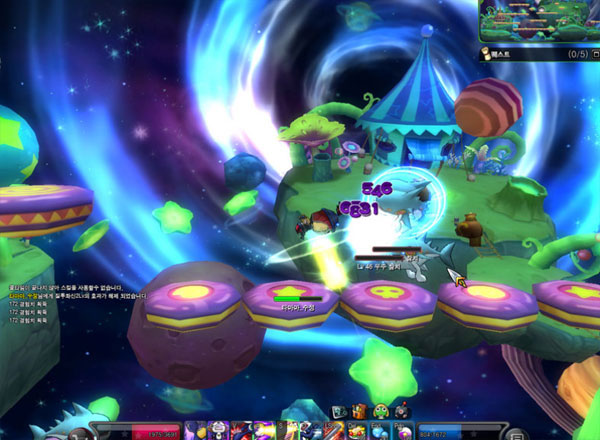Click the green frog face icon
Image resolution: width=600 pixels, height=440 pixels.
(381, 411)
